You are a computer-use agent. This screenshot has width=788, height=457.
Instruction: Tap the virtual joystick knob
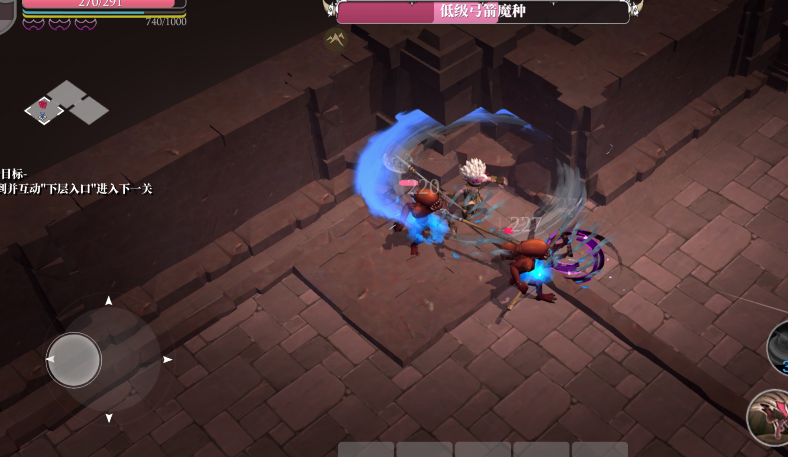[x=74, y=359]
